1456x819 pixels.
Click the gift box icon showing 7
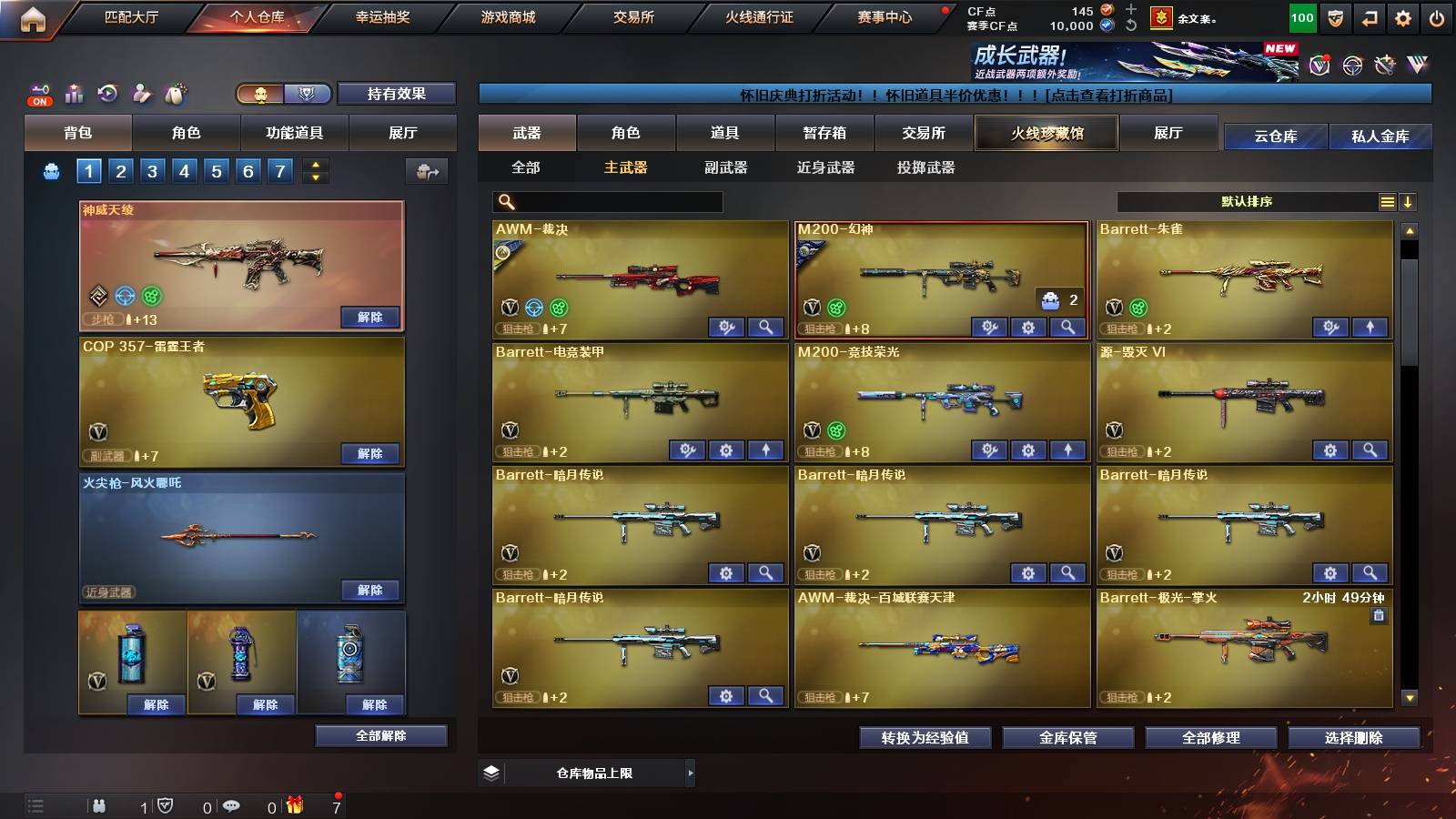coord(293,805)
